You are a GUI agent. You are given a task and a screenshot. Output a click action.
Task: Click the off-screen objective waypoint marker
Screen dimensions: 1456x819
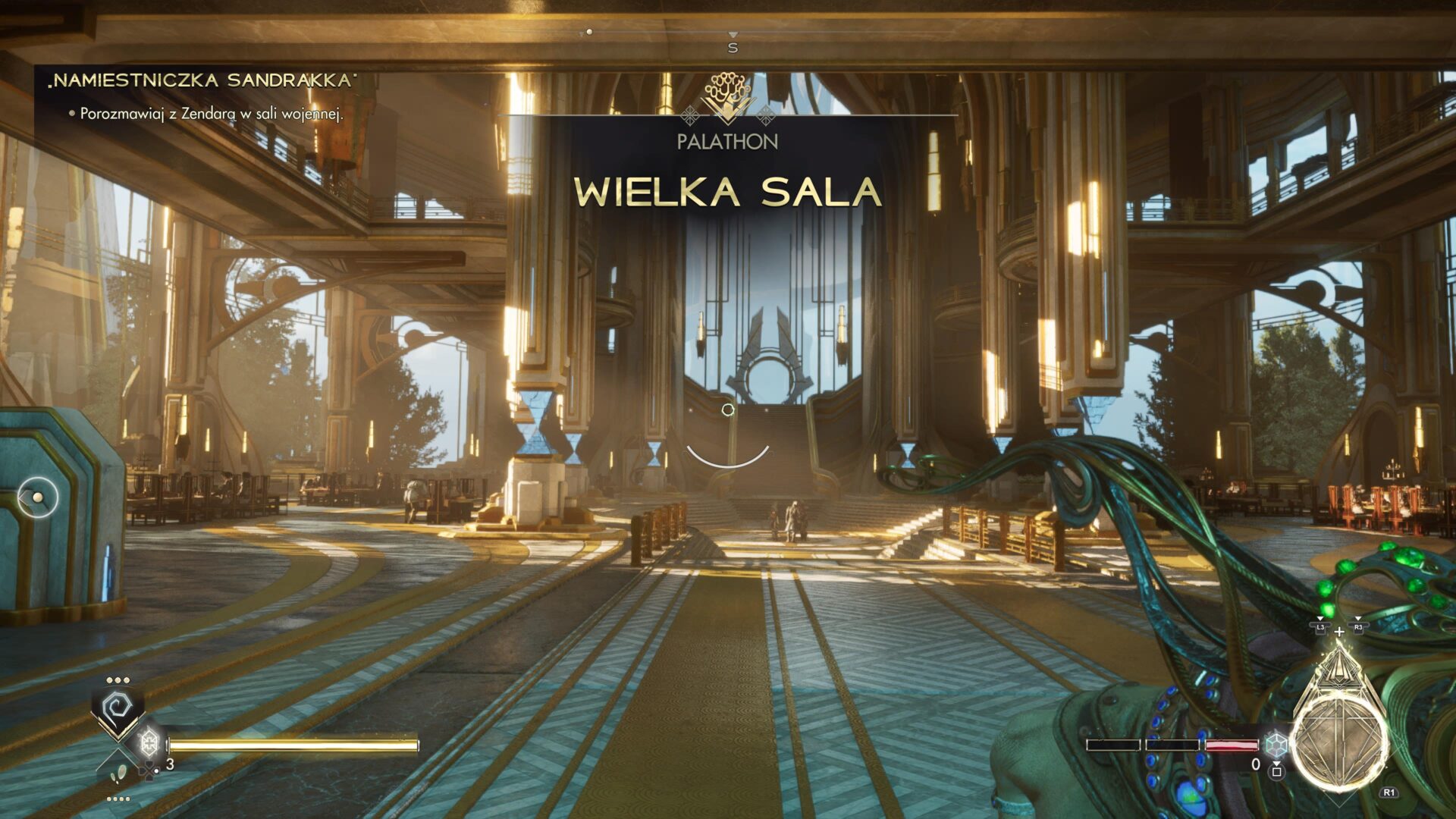37,497
